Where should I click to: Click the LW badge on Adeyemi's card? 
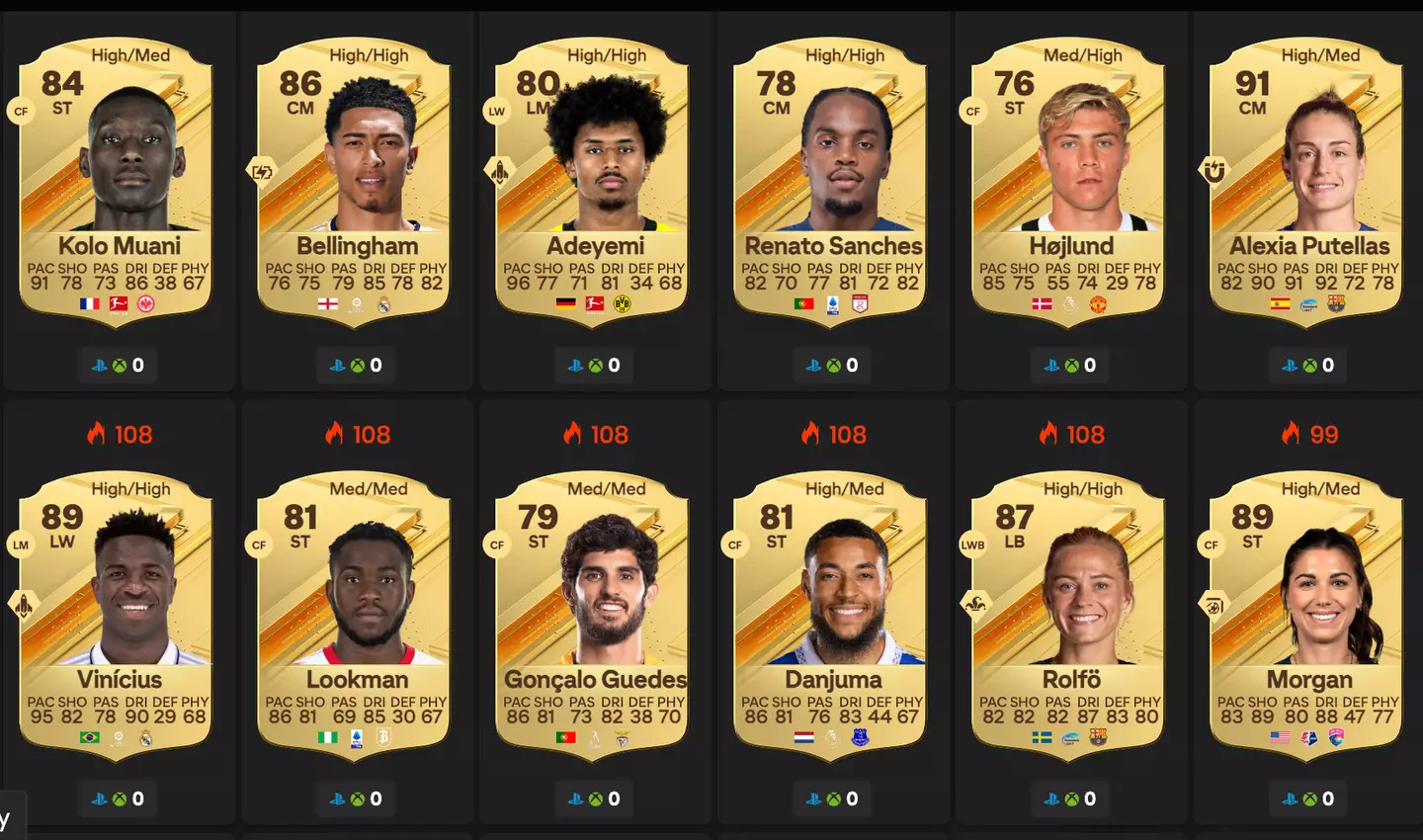(x=496, y=111)
